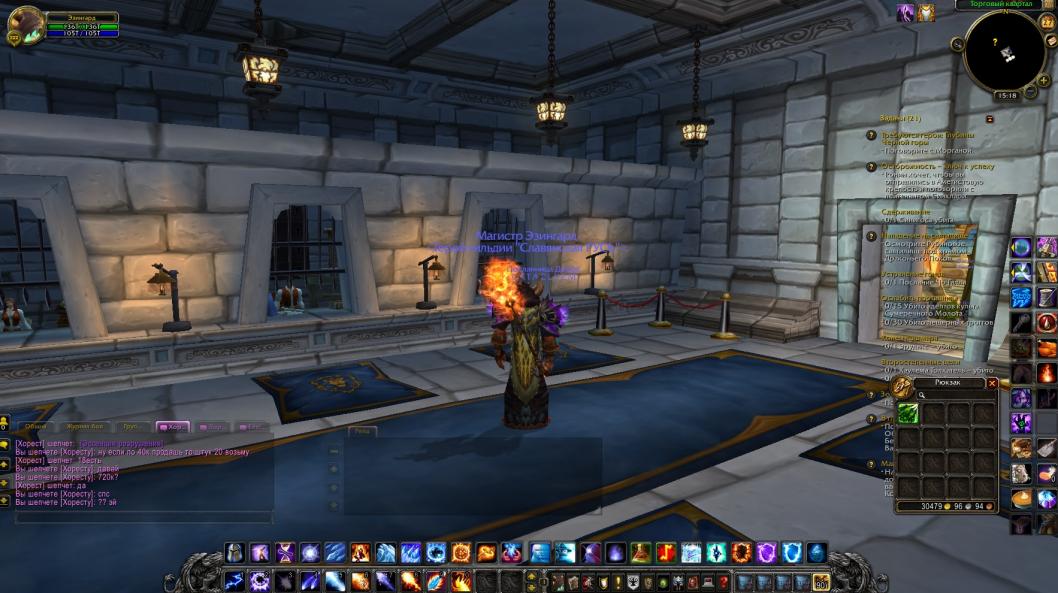Image resolution: width=1058 pixels, height=593 pixels.
Task: Click the chat input box
Action: point(140,517)
